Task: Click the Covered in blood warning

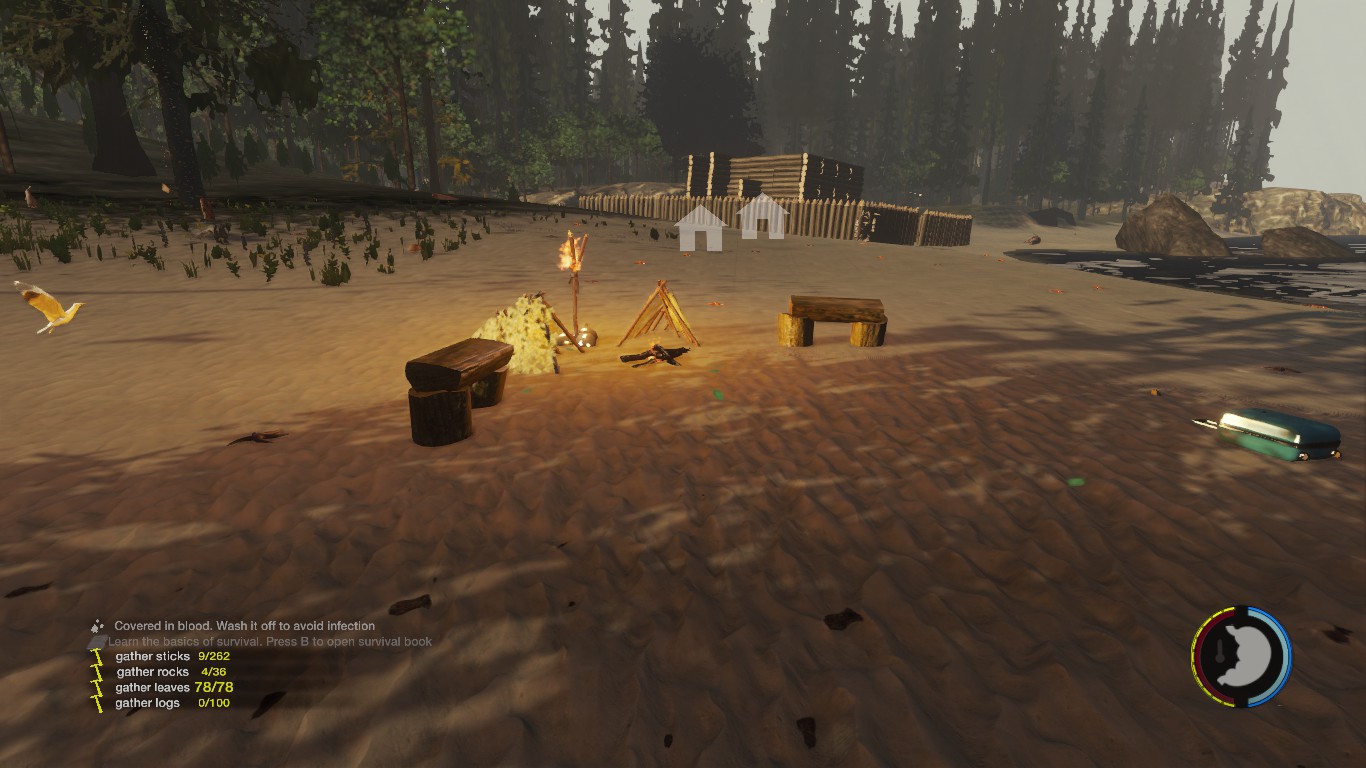Action: 244,626
